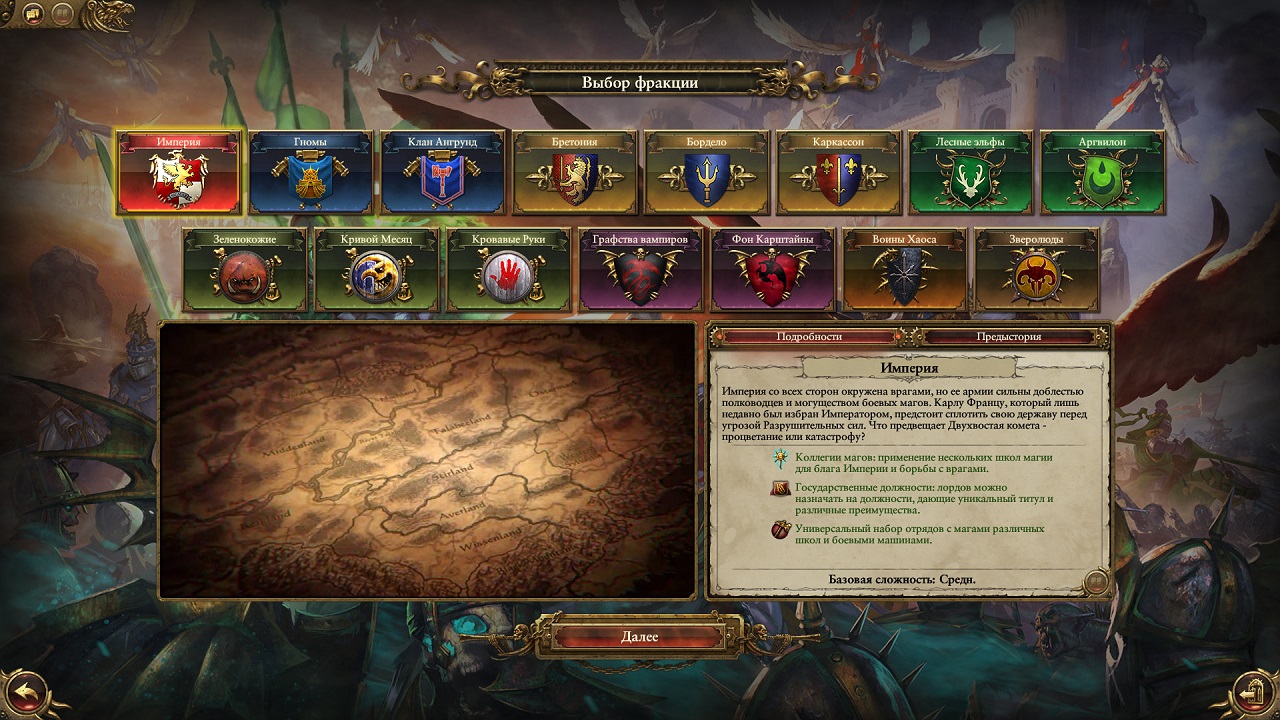Select the Графства вампиров faction
1280x720 pixels.
(641, 269)
